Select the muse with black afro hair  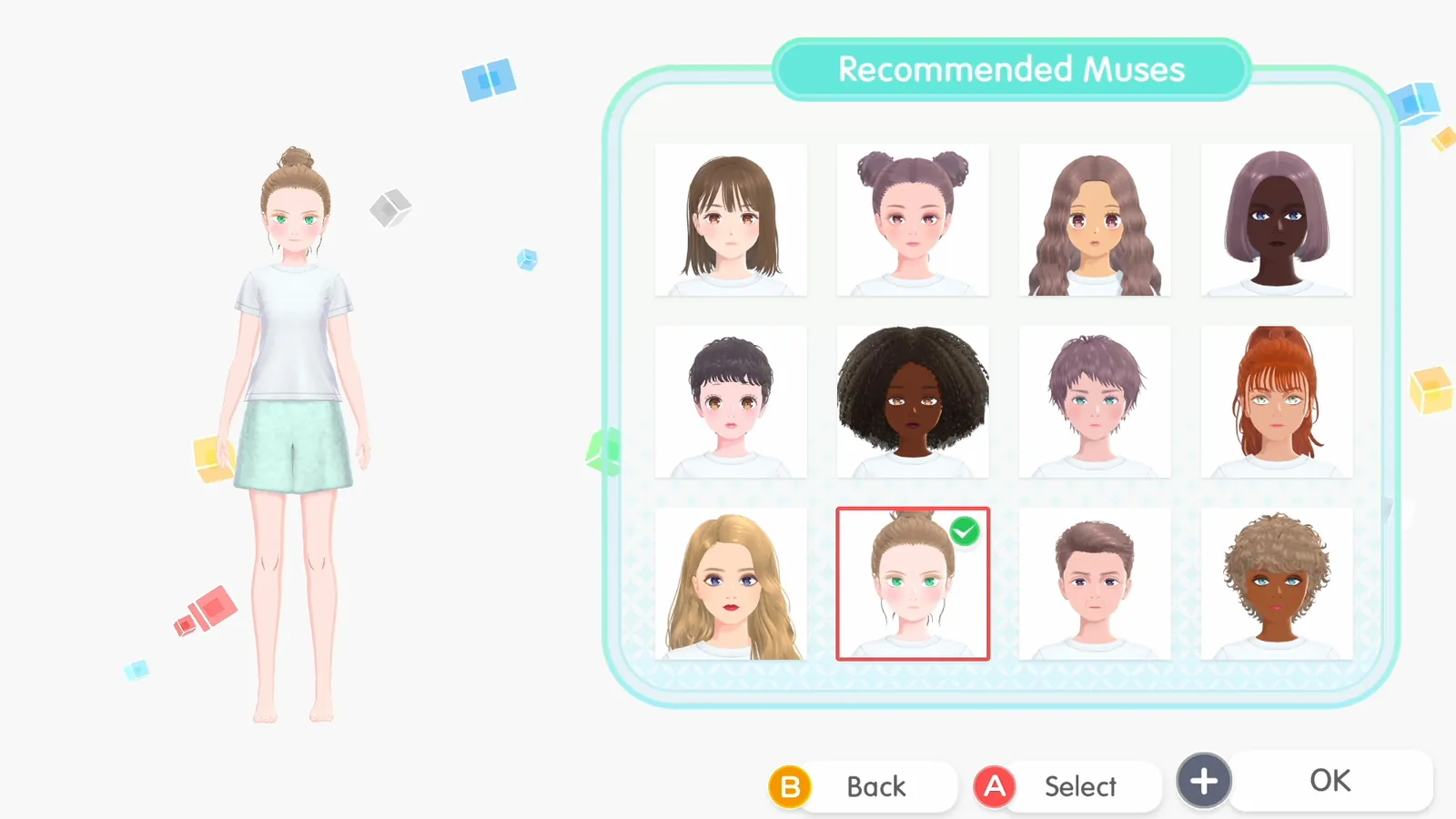912,401
